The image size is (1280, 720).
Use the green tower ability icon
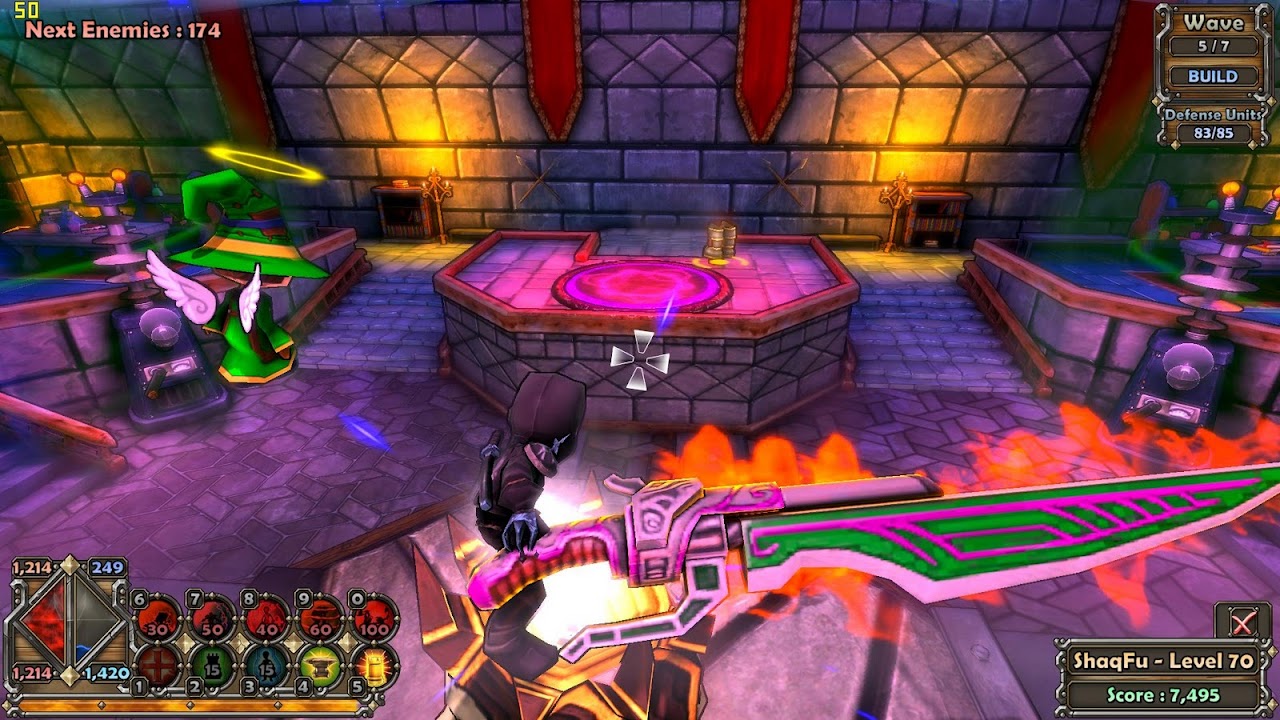tap(212, 667)
